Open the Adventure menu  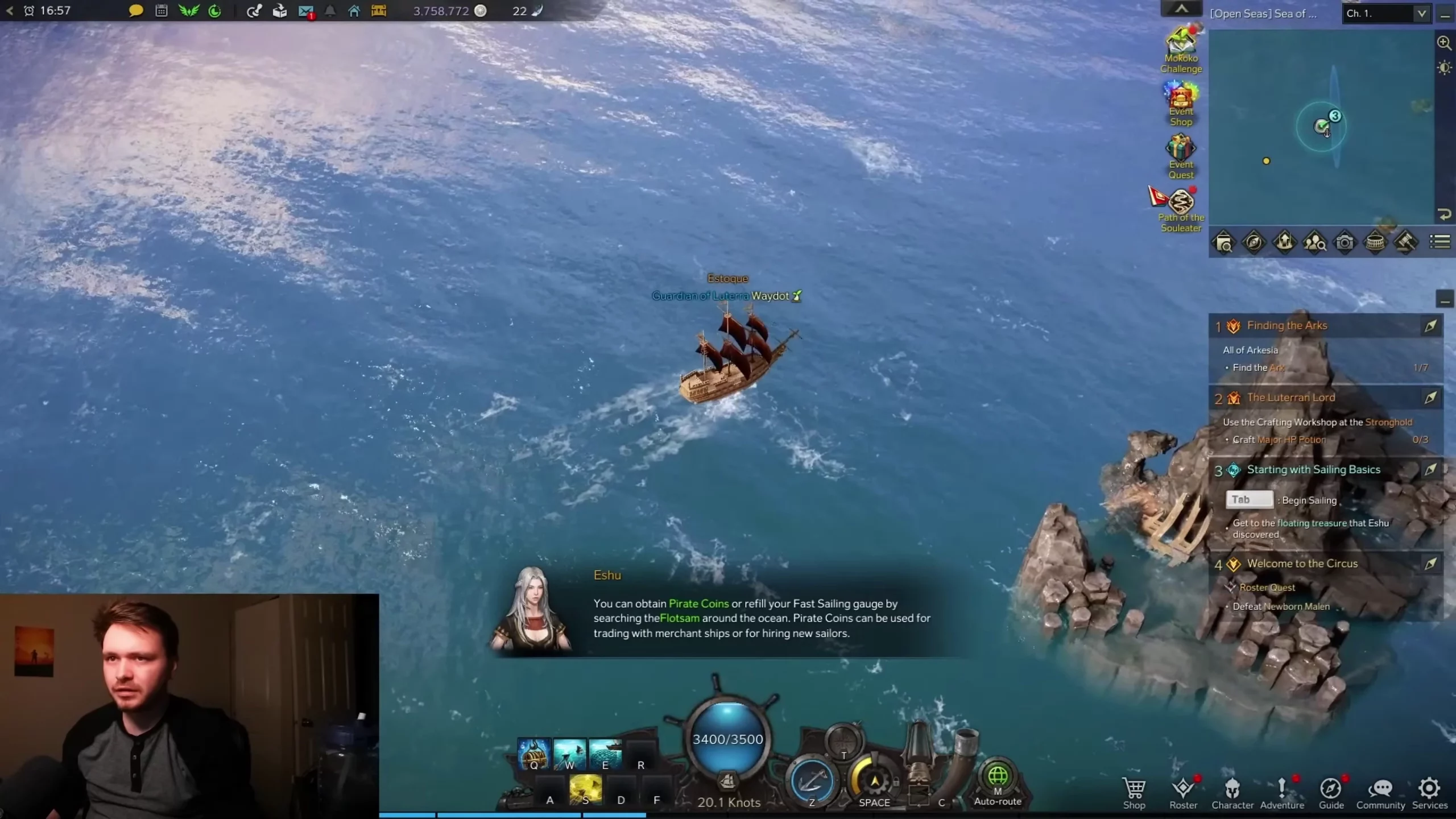point(1281,792)
